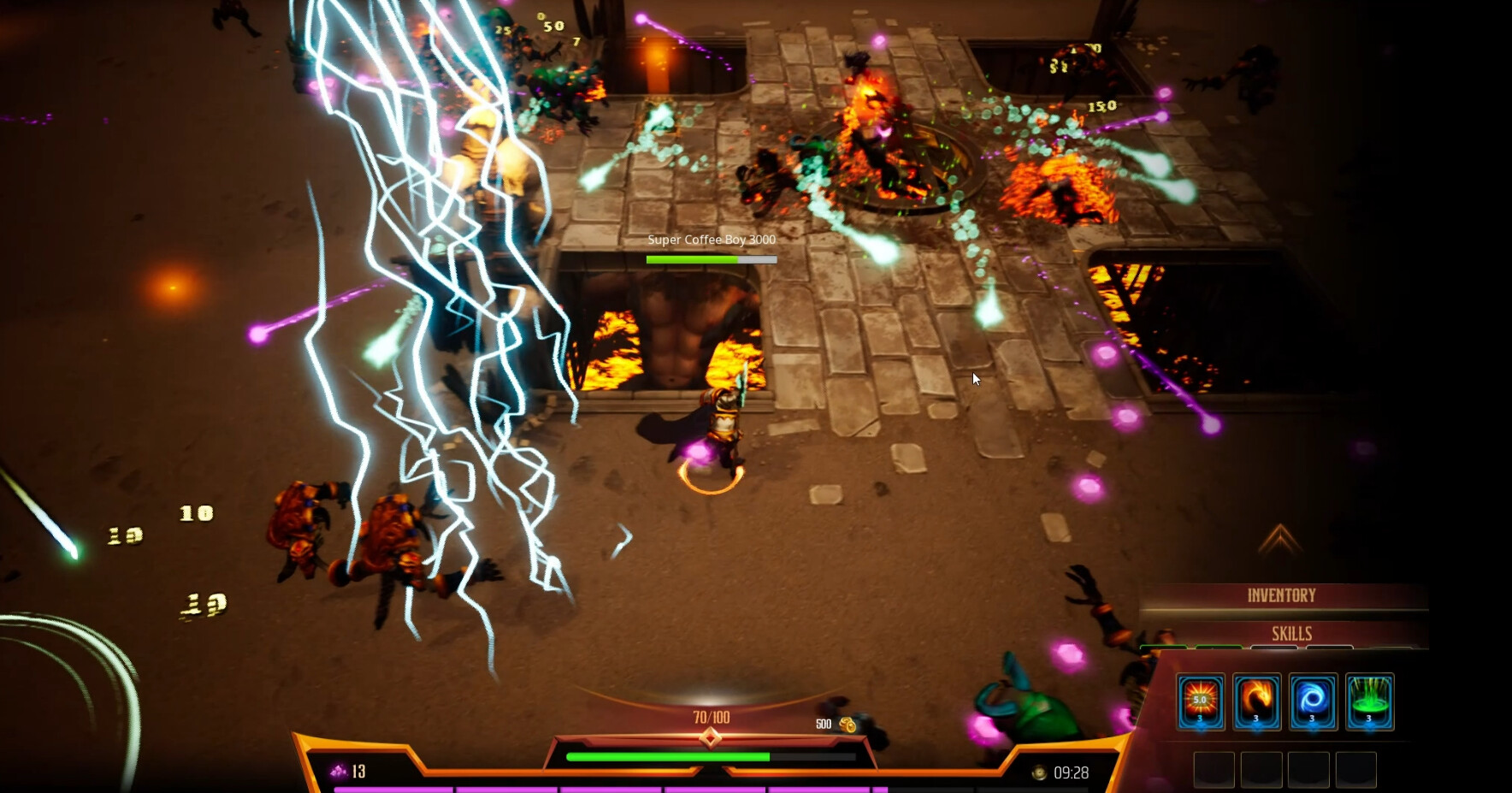The image size is (1512, 793).
Task: Click the first green slot under the Skills header
Action: [1162, 648]
